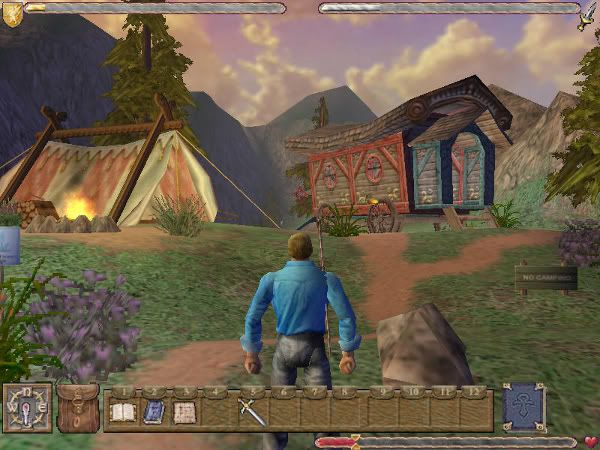The width and height of the screenshot is (600, 450).
Task: Open the leather backpack inventory
Action: [77, 408]
